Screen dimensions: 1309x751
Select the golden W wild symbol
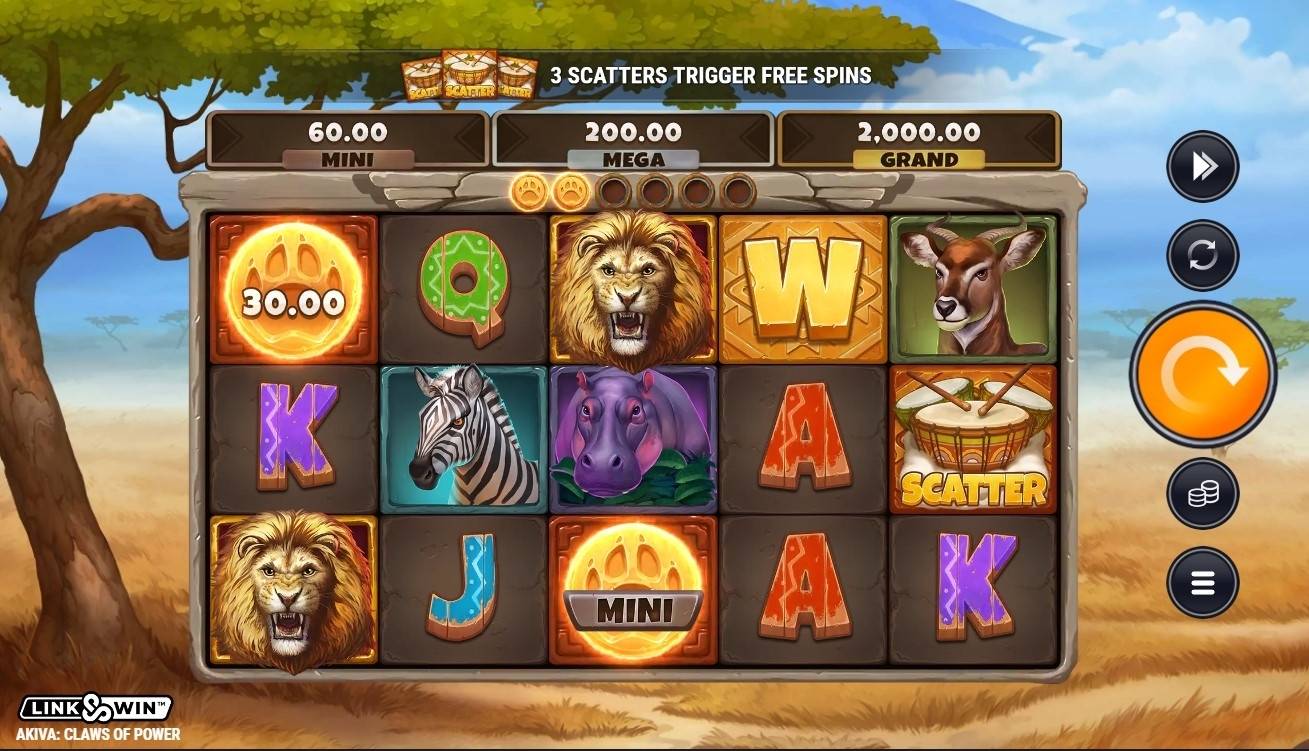[x=805, y=287]
